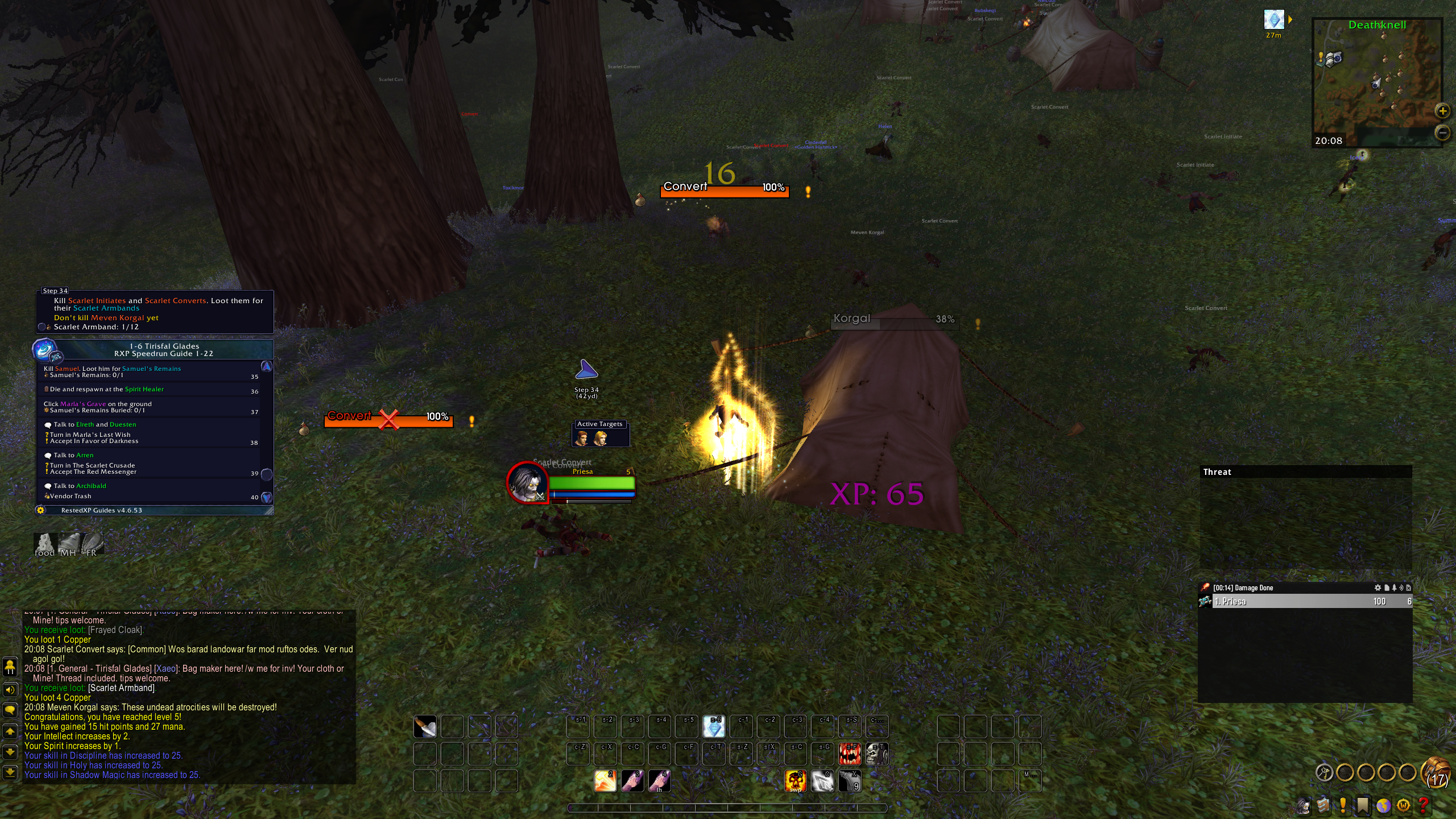Activate the Will of the Forsaken skull icon

(x=876, y=754)
